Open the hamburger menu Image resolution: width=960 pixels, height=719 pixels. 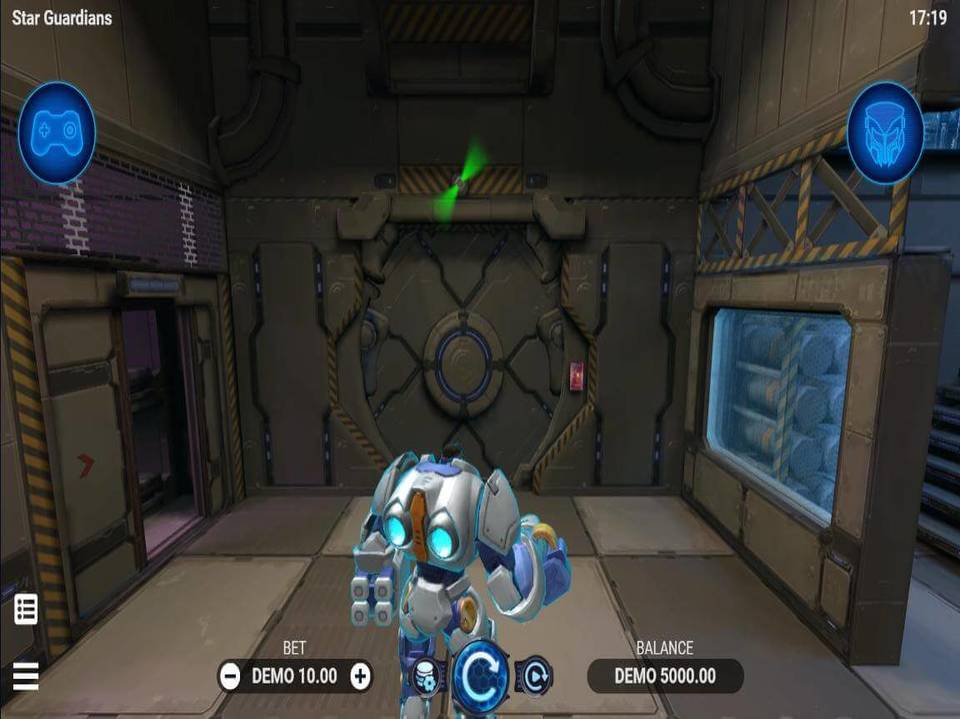[x=26, y=677]
